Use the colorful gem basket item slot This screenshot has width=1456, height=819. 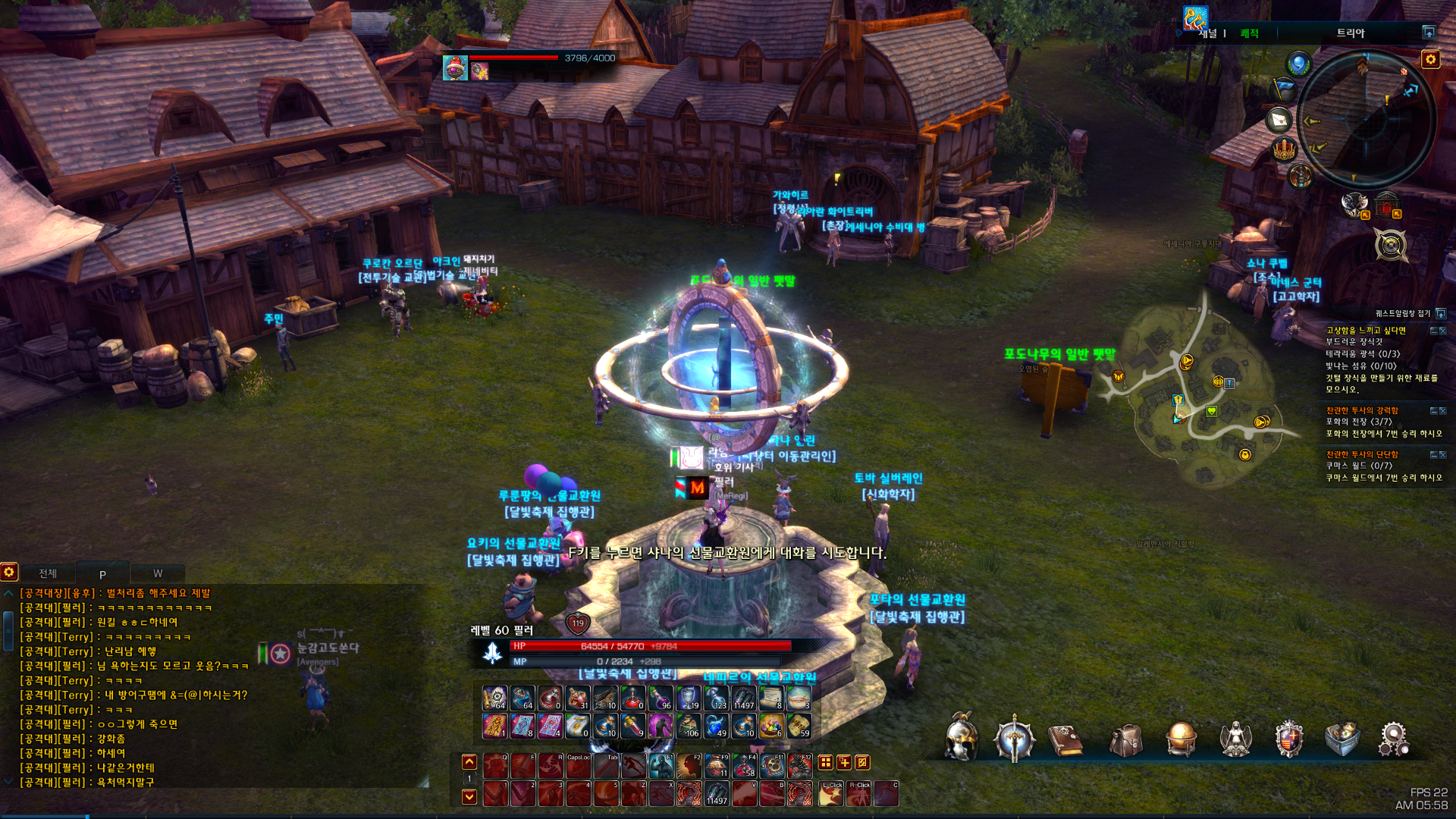[x=771, y=726]
